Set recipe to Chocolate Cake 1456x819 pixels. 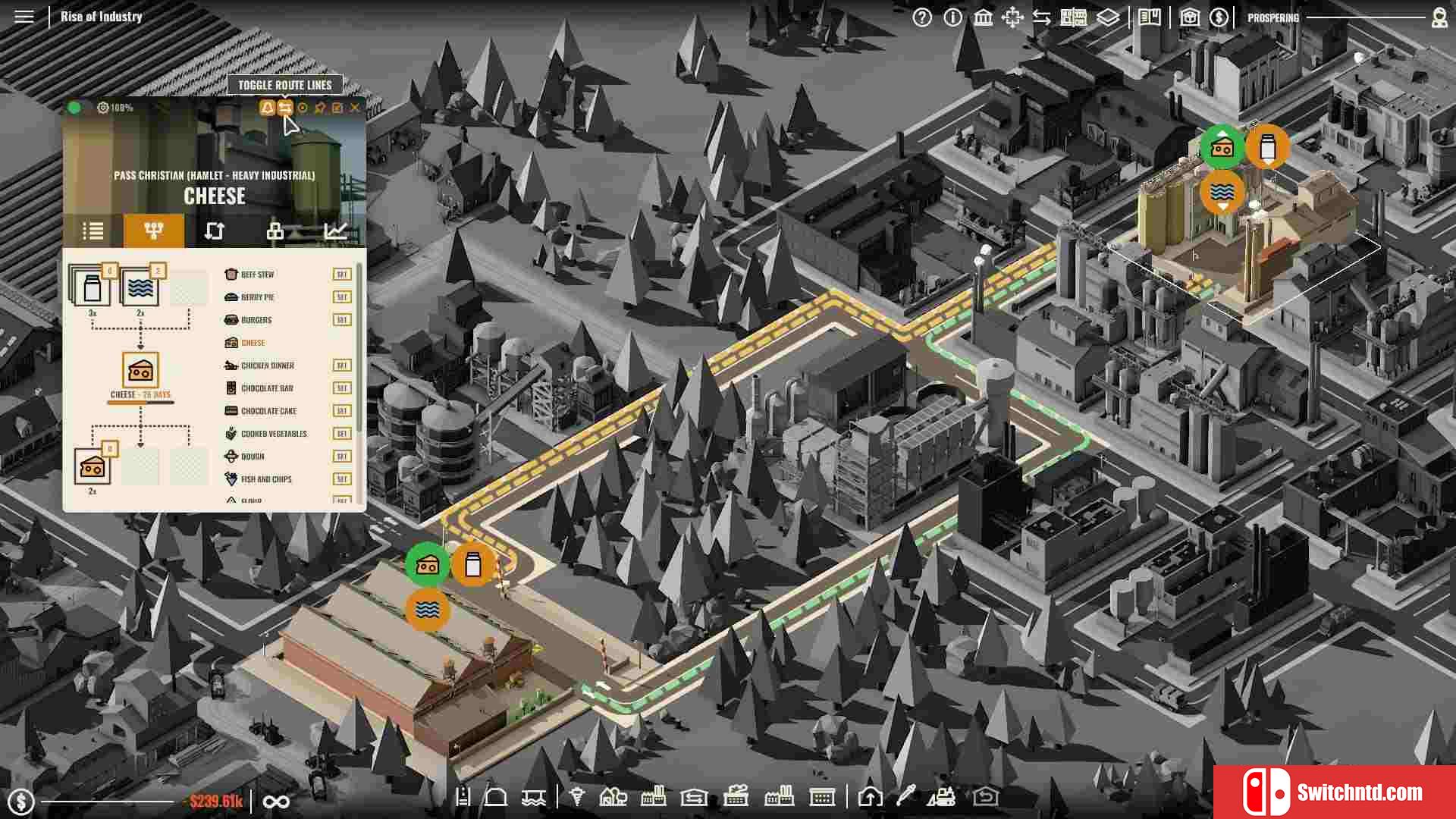[x=341, y=411]
